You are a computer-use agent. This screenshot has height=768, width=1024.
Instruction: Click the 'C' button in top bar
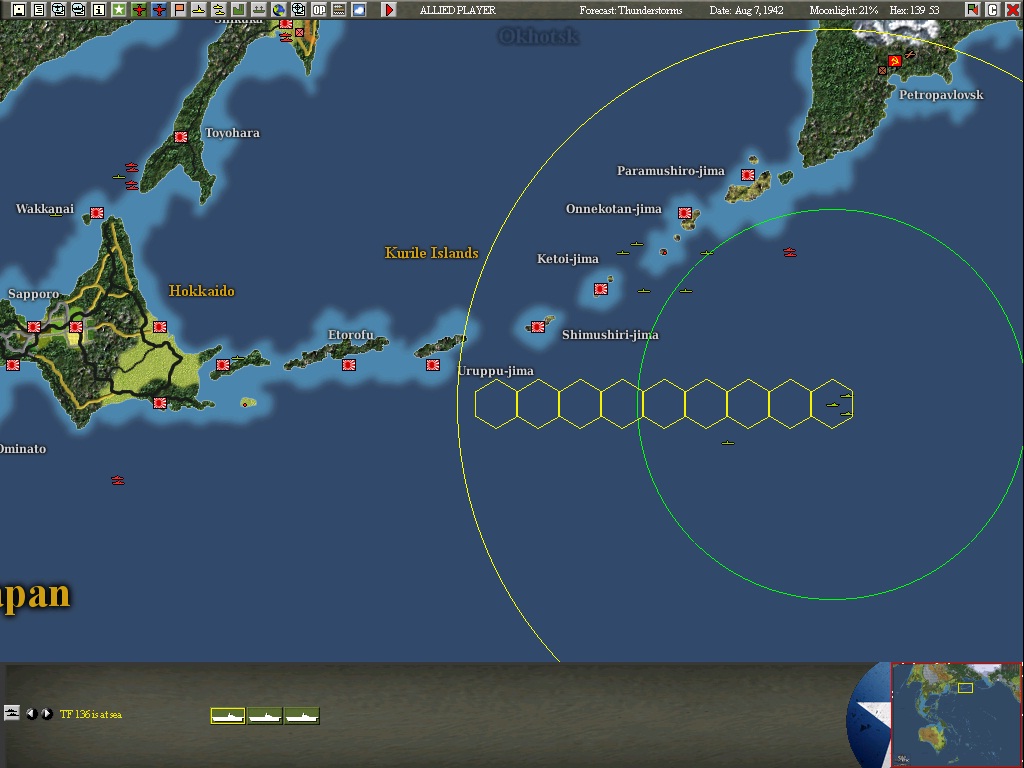[992, 10]
